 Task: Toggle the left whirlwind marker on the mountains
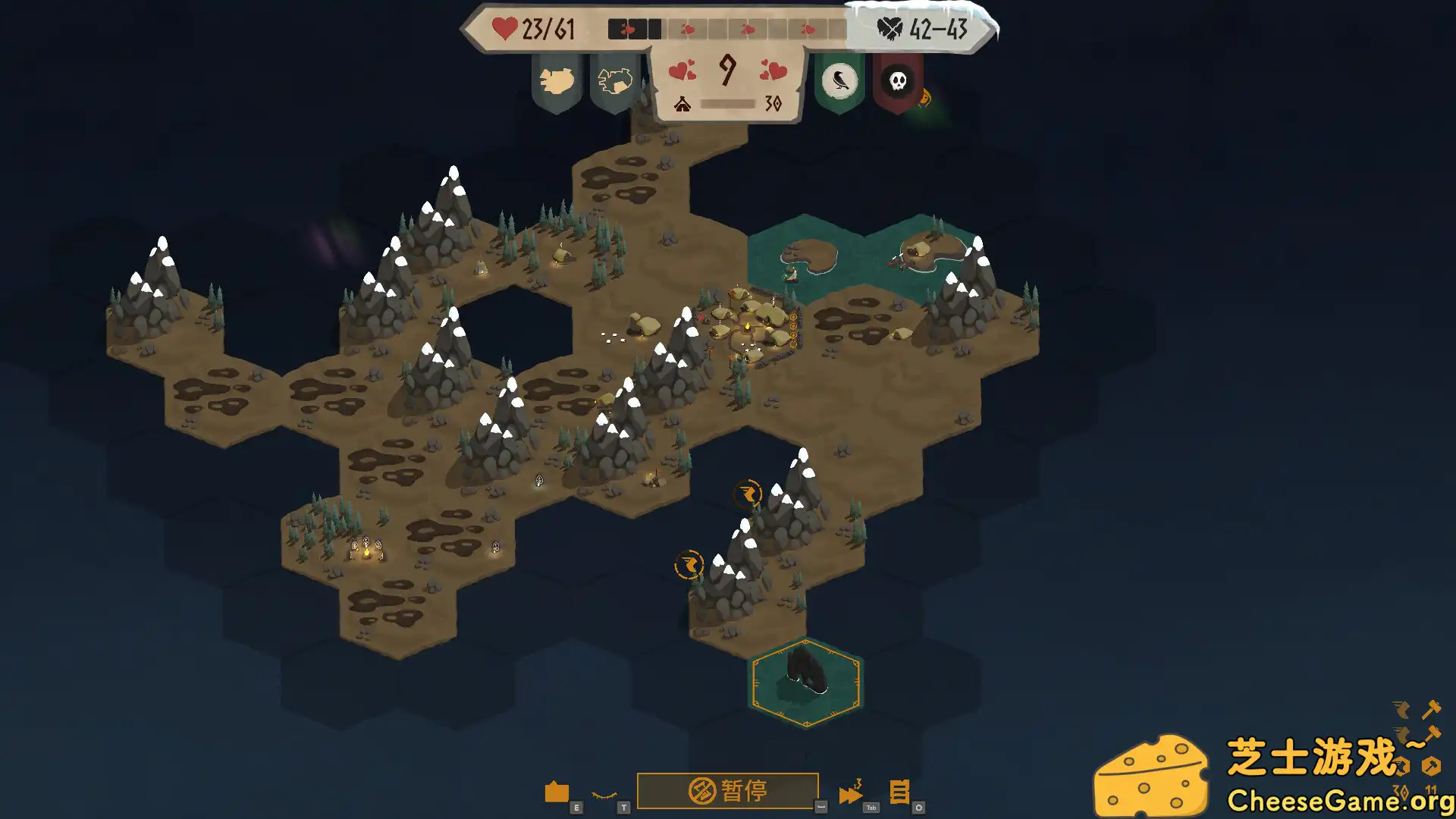coord(689,564)
